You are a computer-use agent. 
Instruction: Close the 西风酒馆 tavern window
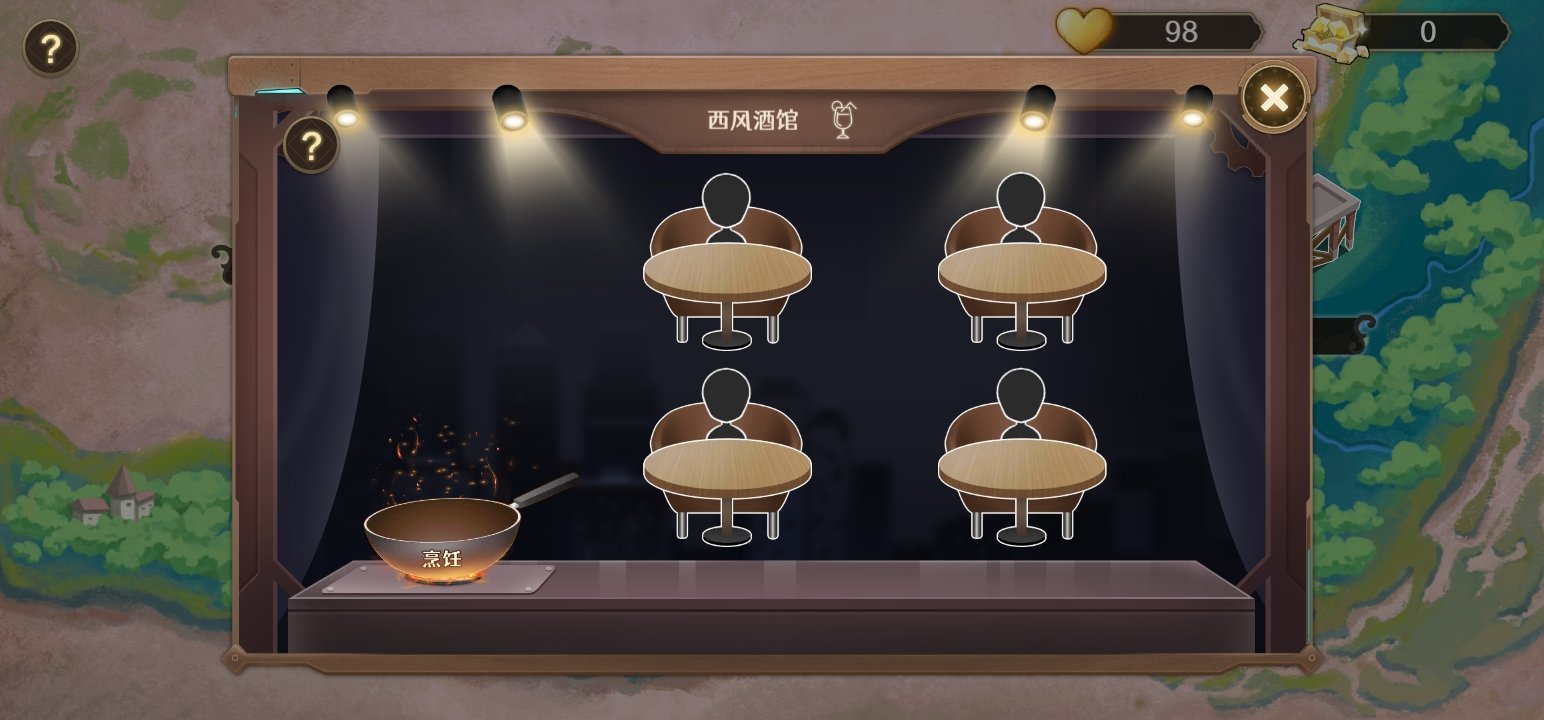coord(1272,96)
